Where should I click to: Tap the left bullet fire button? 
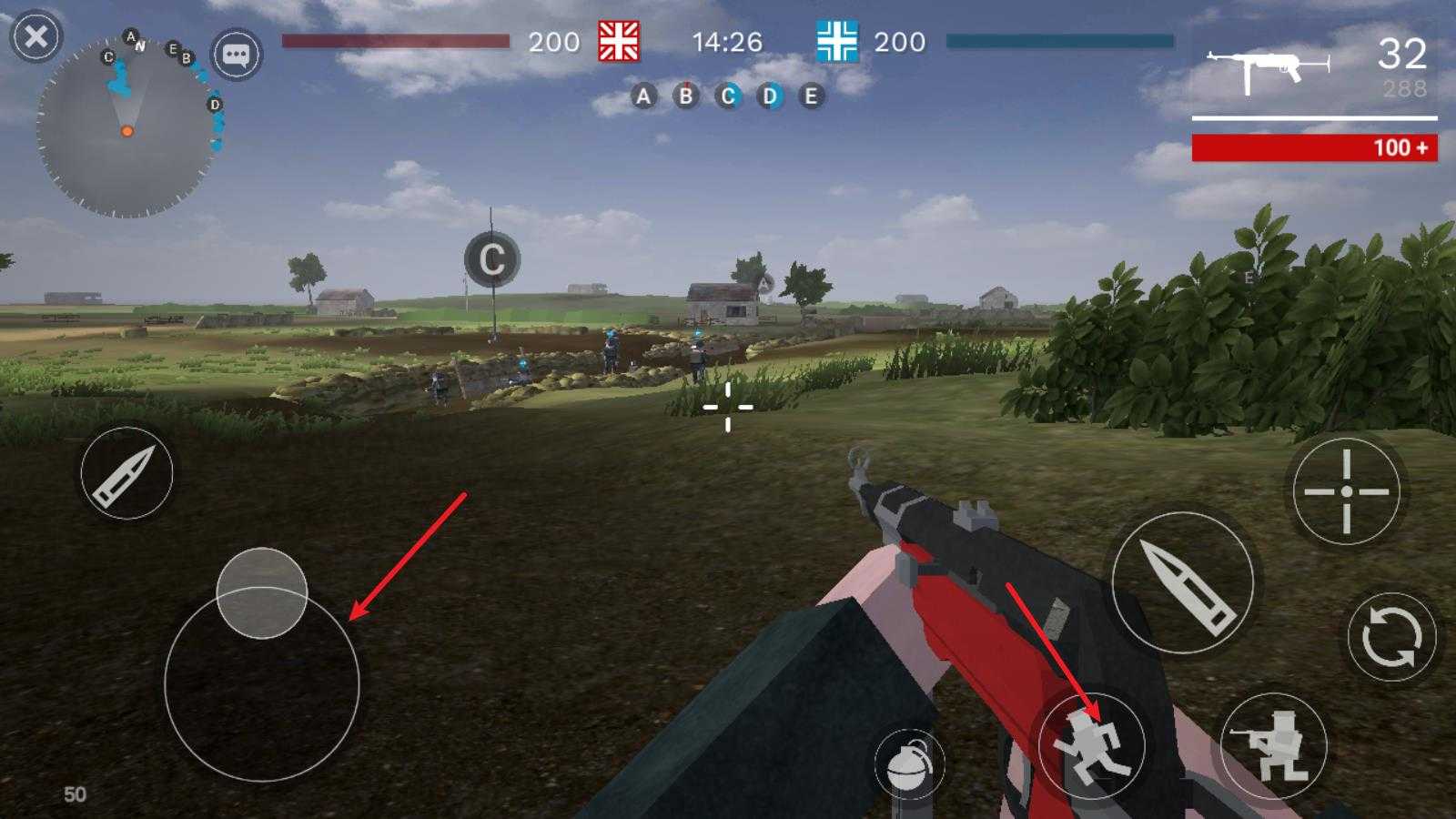(x=126, y=473)
